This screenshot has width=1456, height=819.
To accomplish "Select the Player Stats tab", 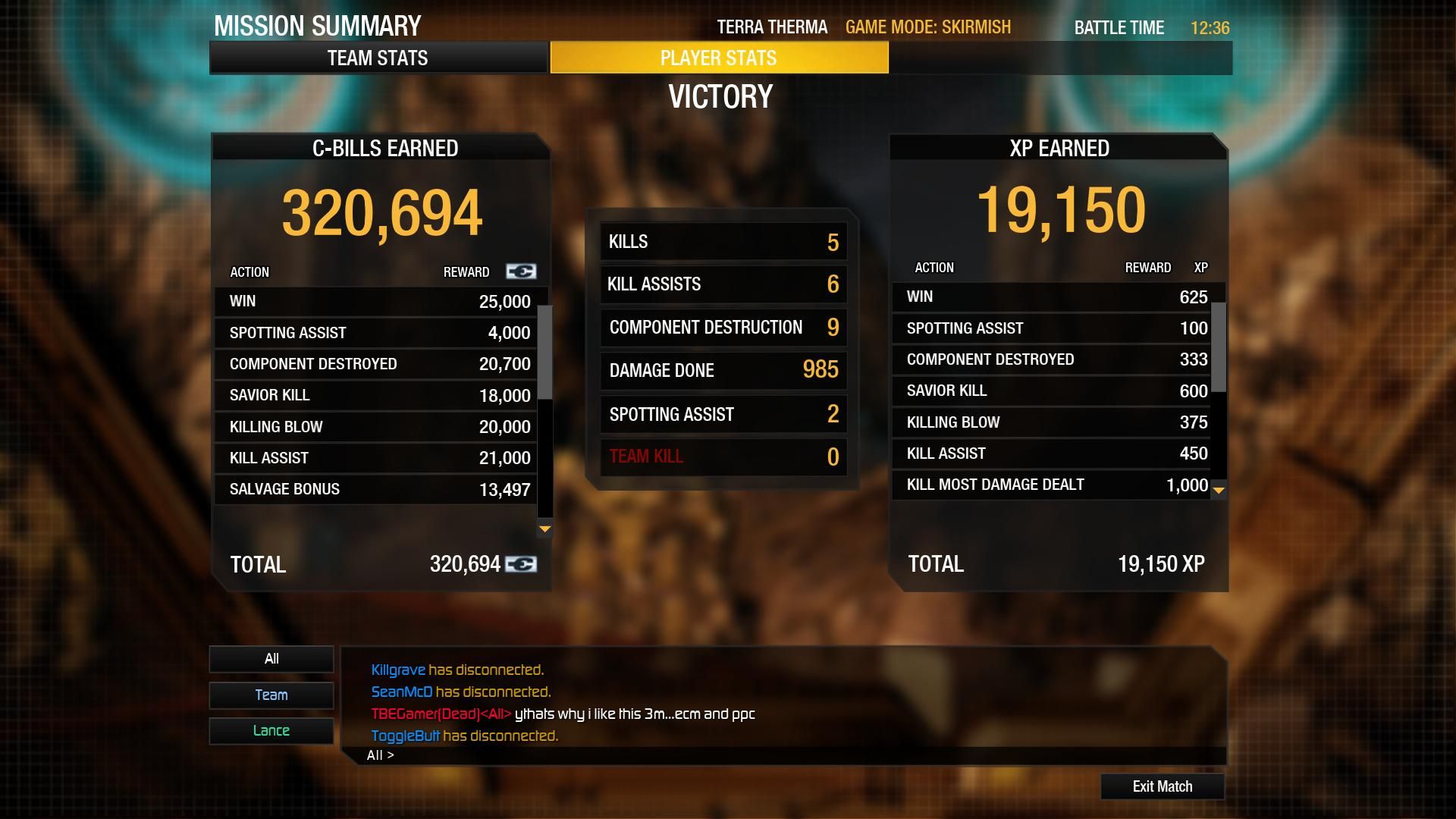I will (x=718, y=58).
